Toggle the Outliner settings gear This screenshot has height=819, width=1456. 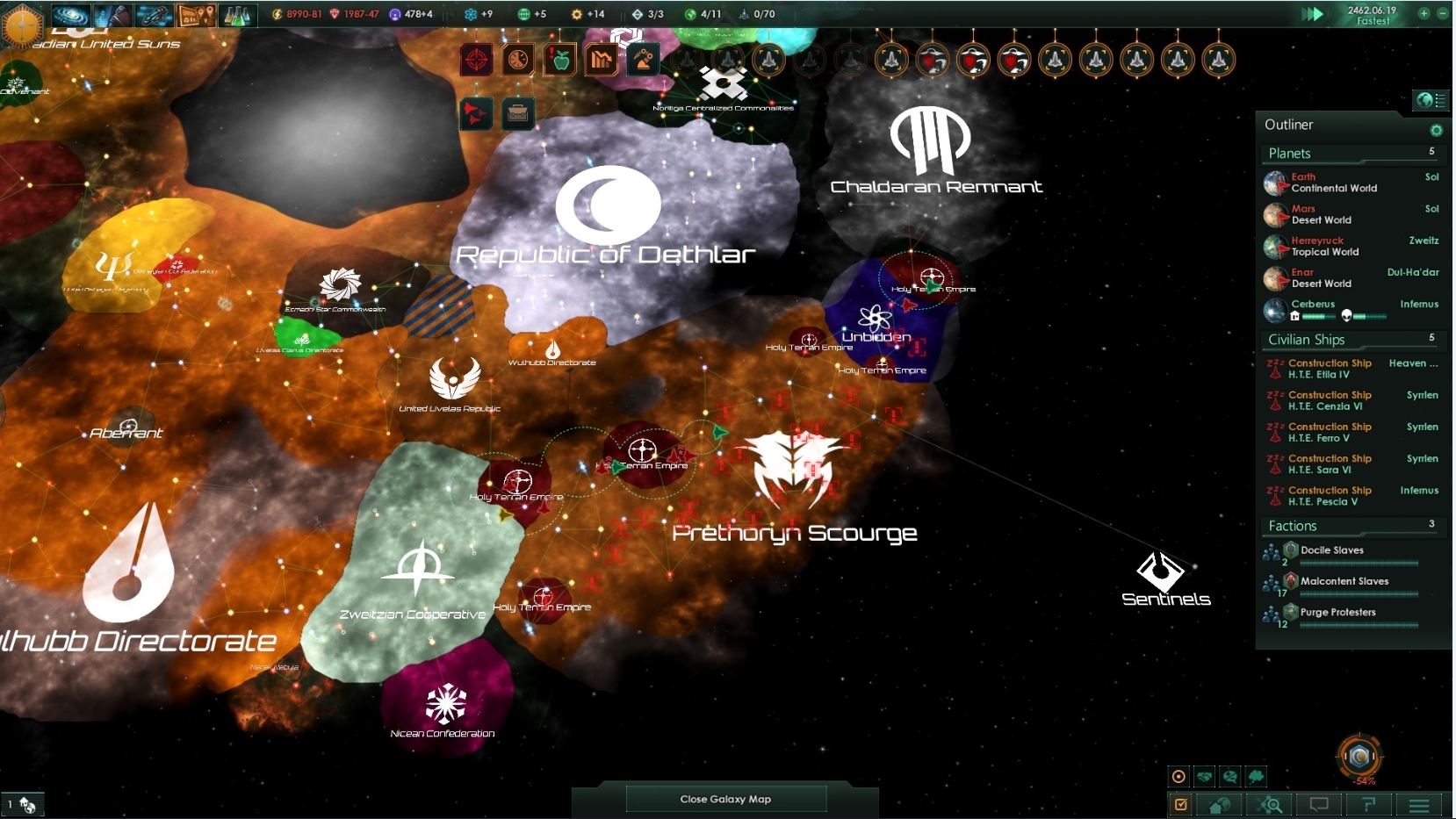(x=1437, y=130)
